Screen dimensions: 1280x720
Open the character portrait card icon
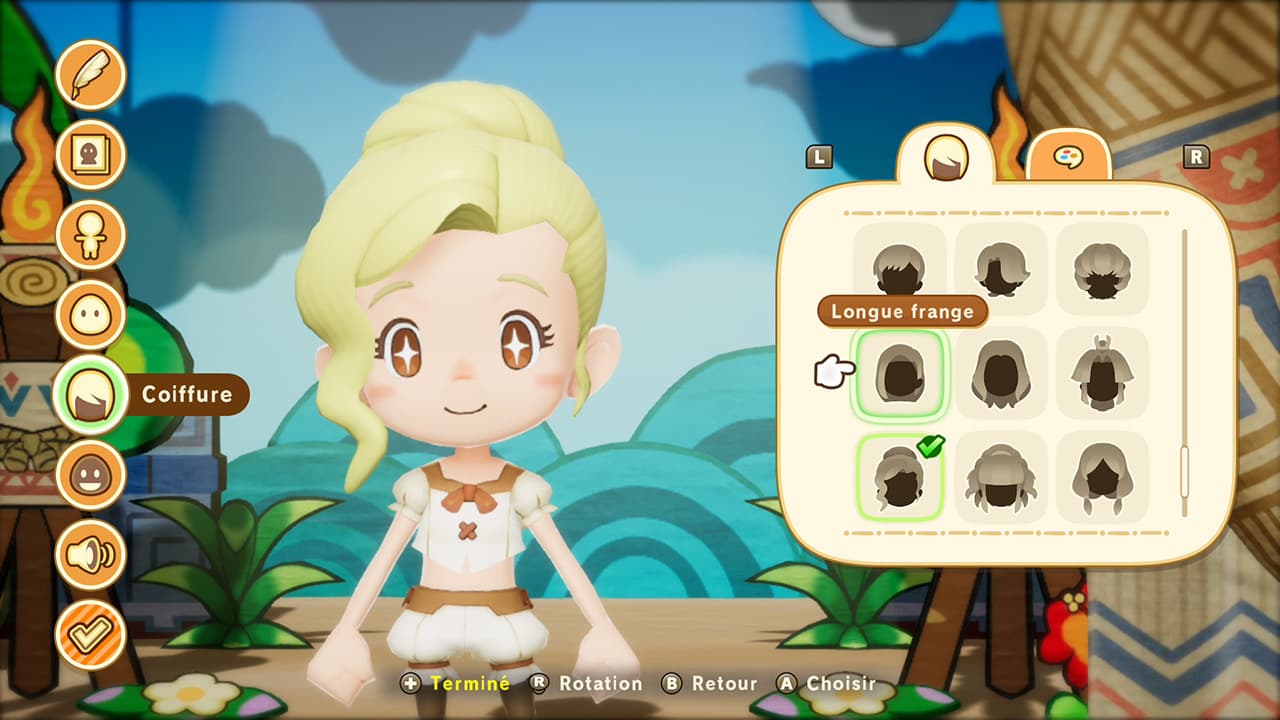[91, 154]
